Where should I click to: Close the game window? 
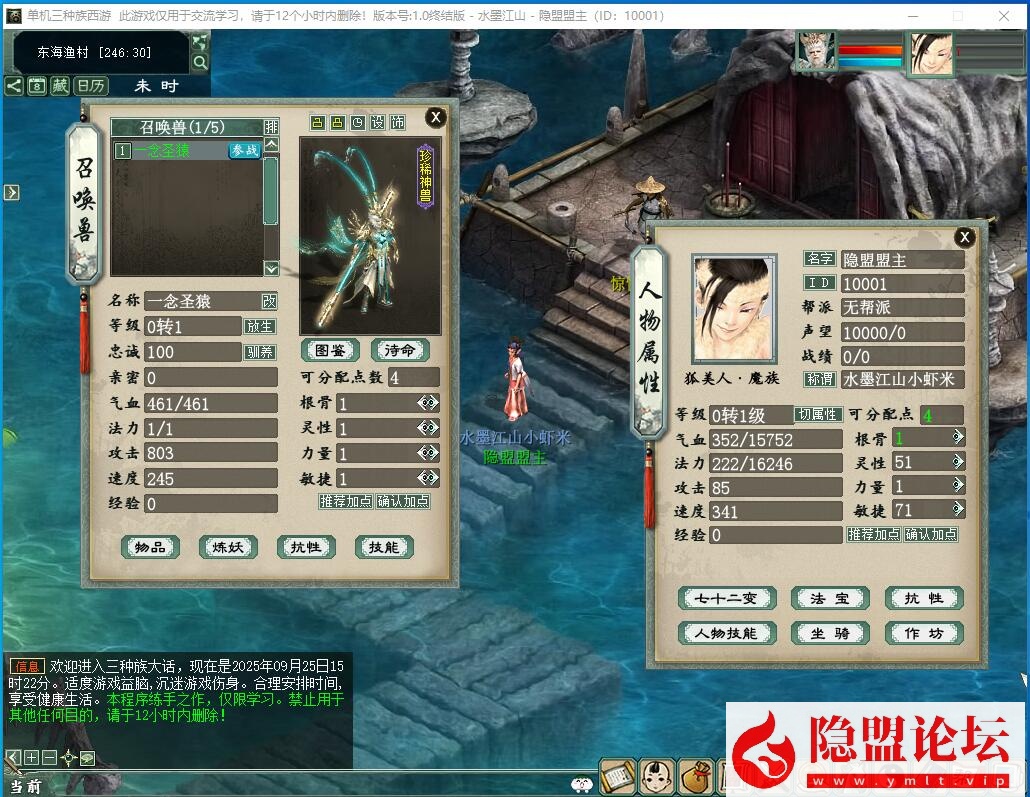click(x=1004, y=15)
